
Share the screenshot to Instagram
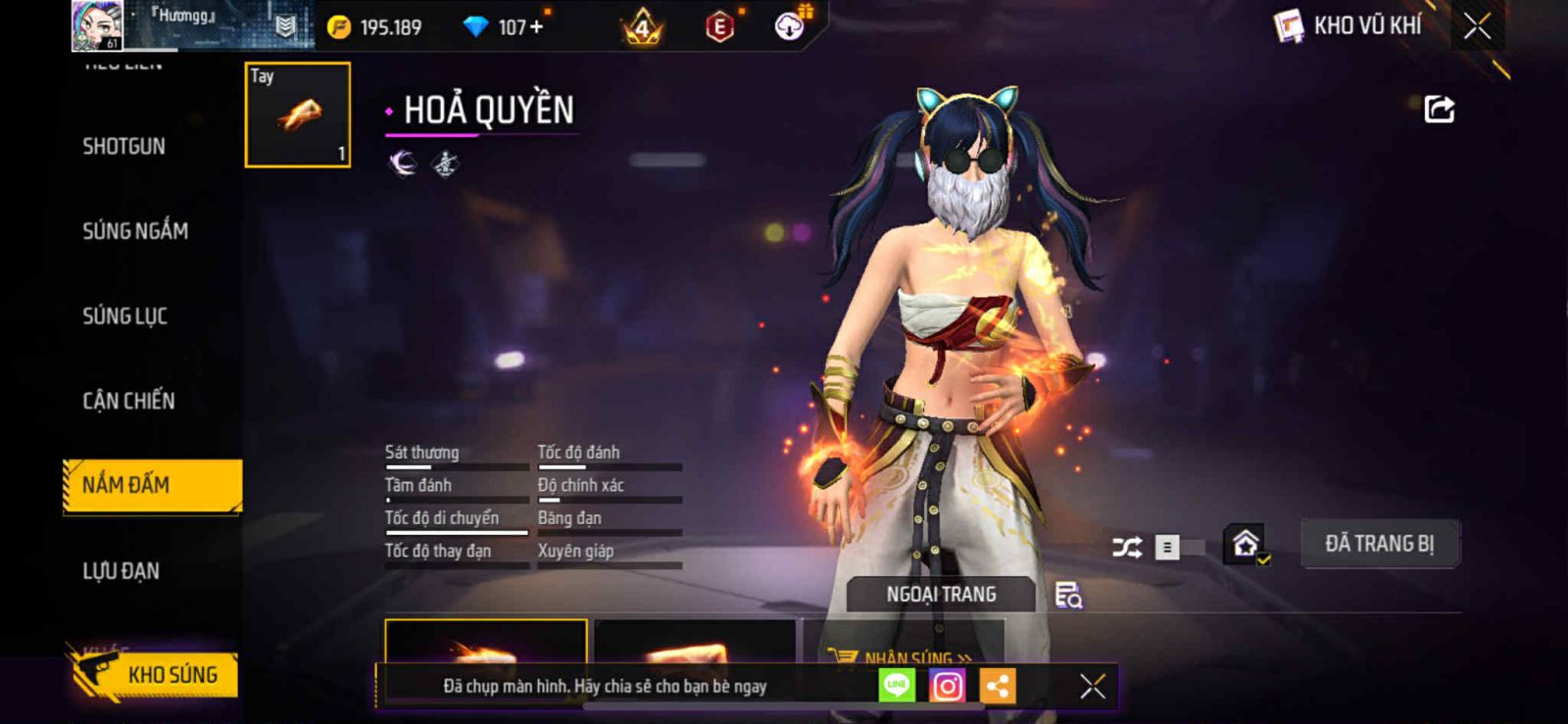coord(947,687)
